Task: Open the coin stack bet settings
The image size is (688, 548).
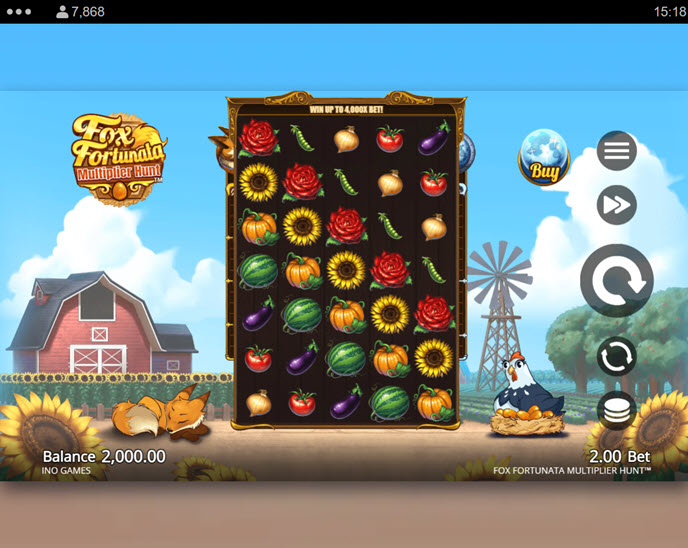Action: pos(617,410)
